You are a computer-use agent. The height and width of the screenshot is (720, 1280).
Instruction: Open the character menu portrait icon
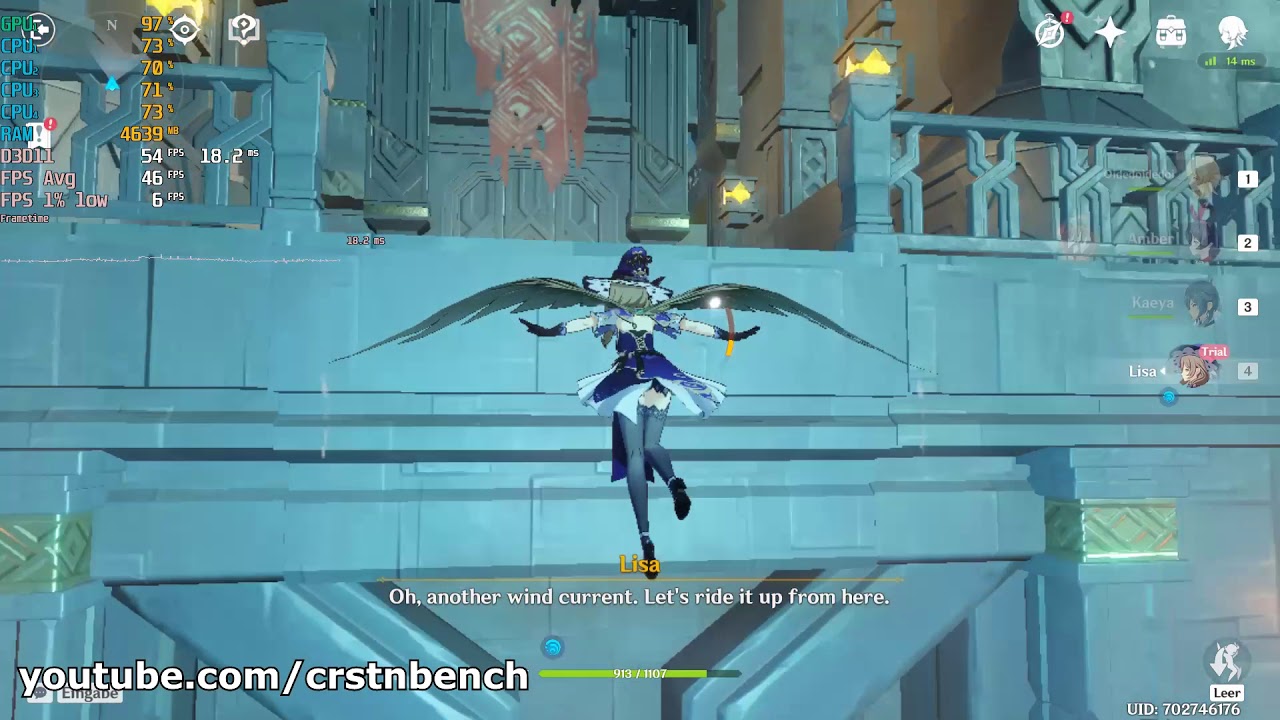pyautogui.click(x=1233, y=32)
